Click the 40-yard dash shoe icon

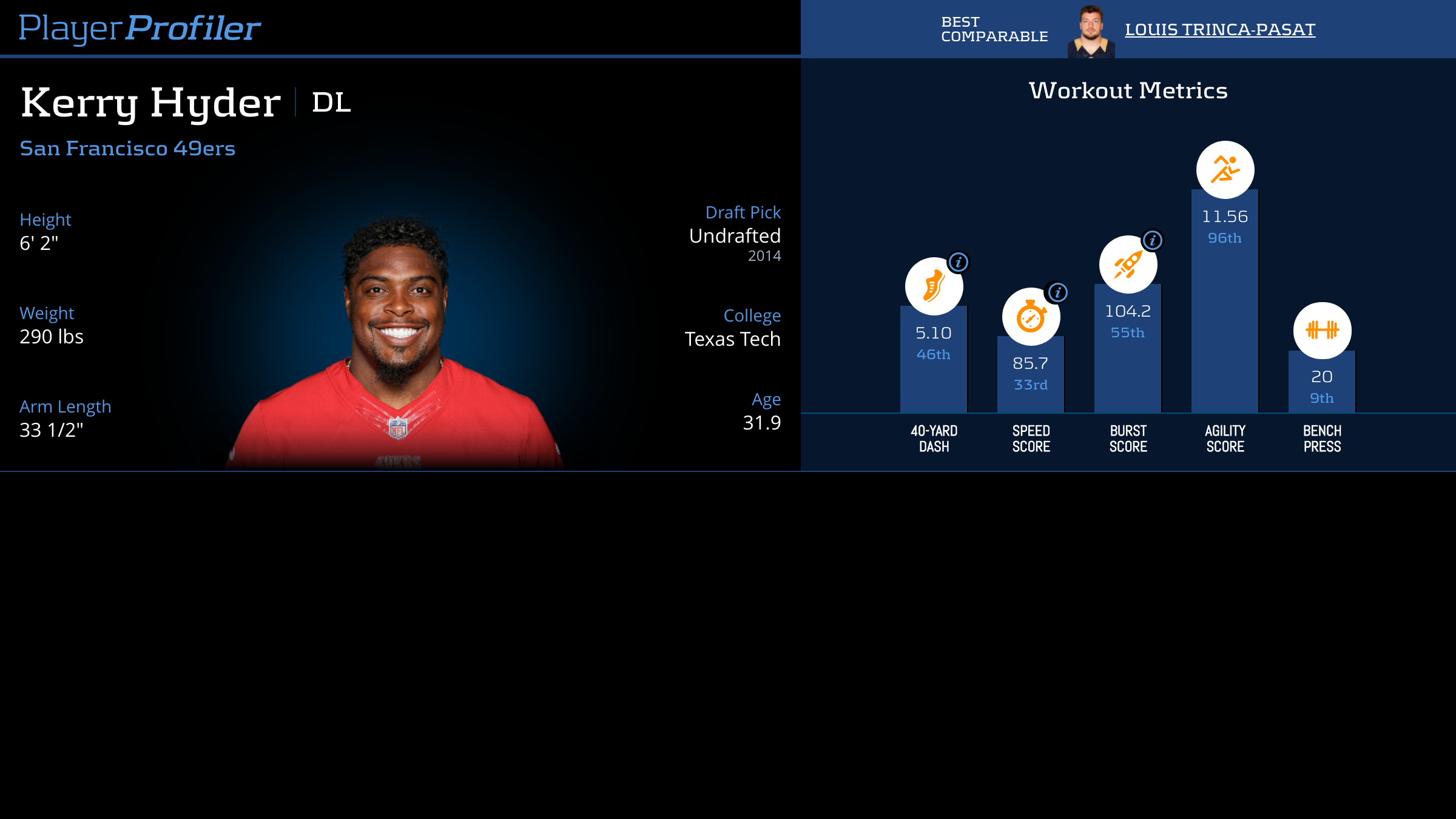tap(933, 286)
